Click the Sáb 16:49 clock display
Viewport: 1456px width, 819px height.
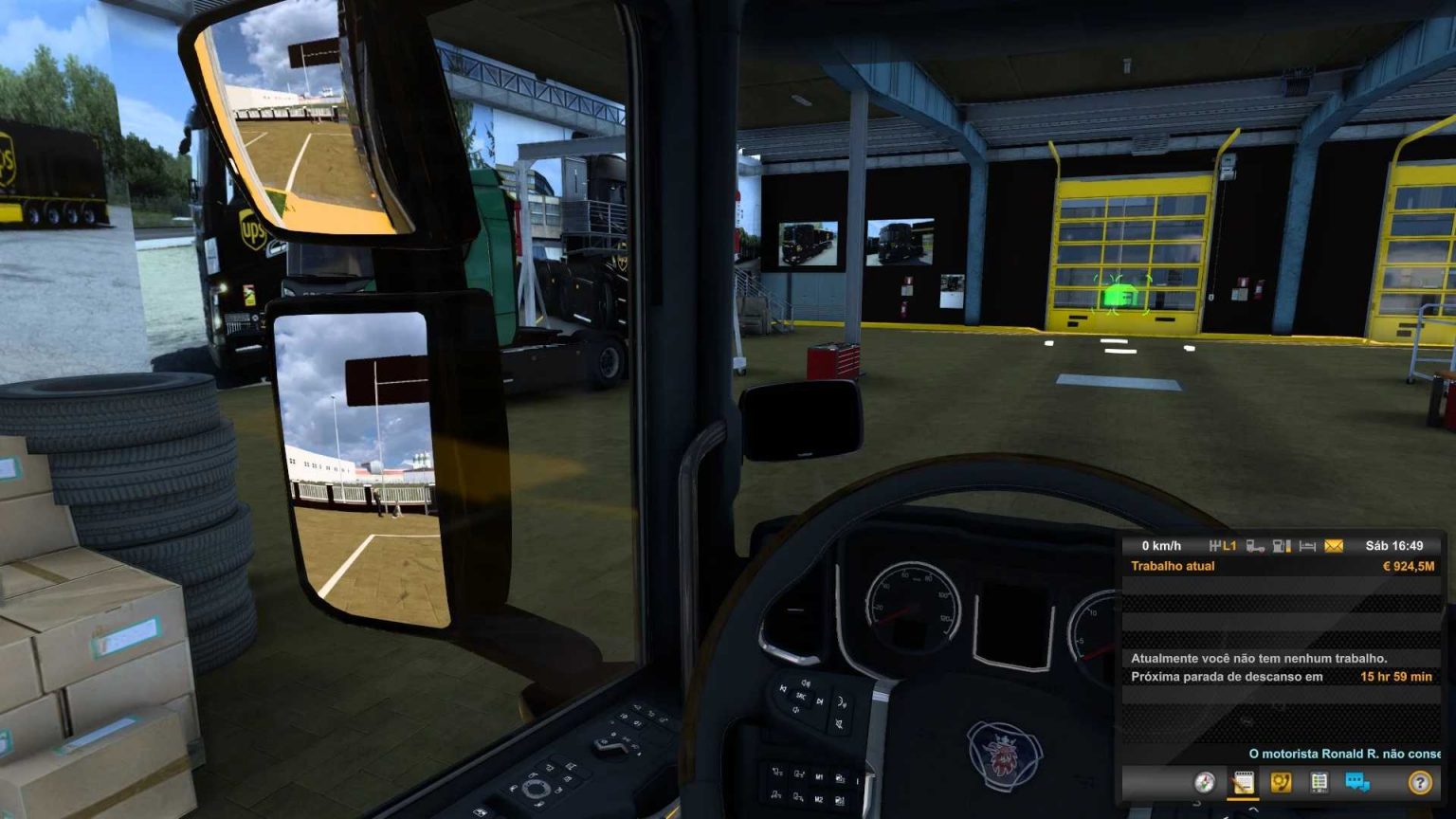(1395, 545)
